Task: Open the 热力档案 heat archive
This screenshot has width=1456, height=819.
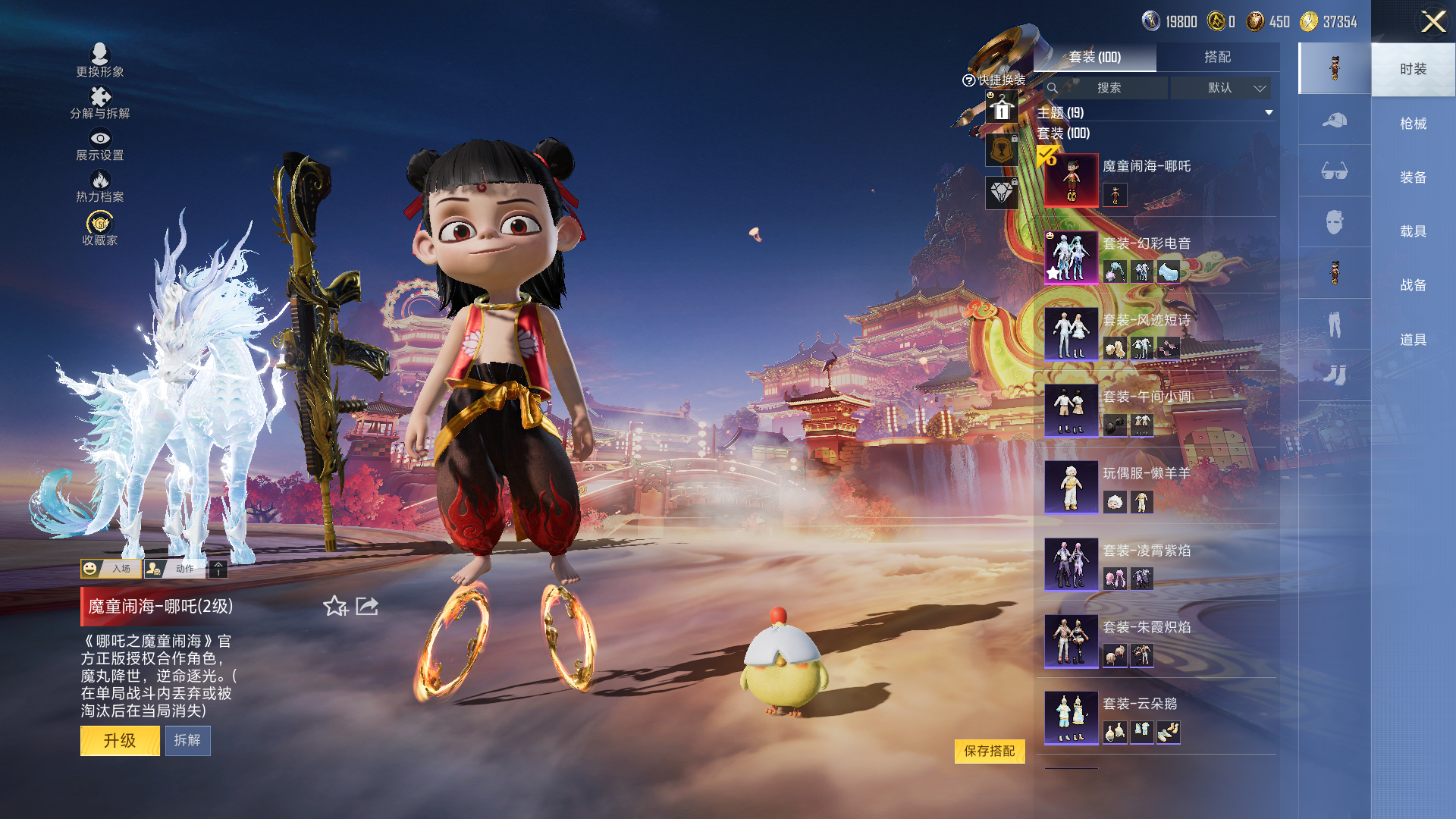Action: (x=100, y=187)
